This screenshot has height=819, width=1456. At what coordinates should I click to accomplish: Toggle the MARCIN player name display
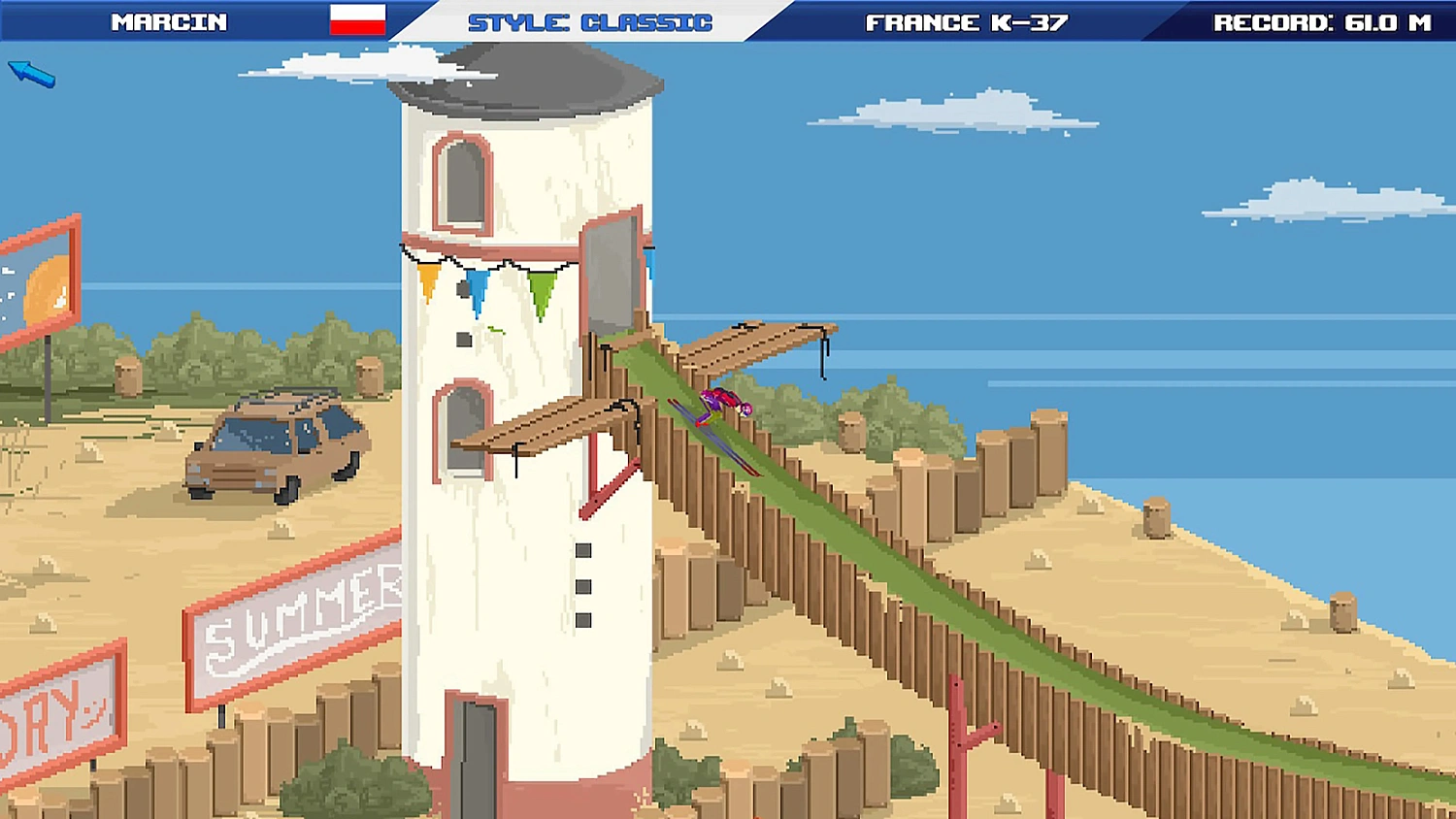[171, 20]
